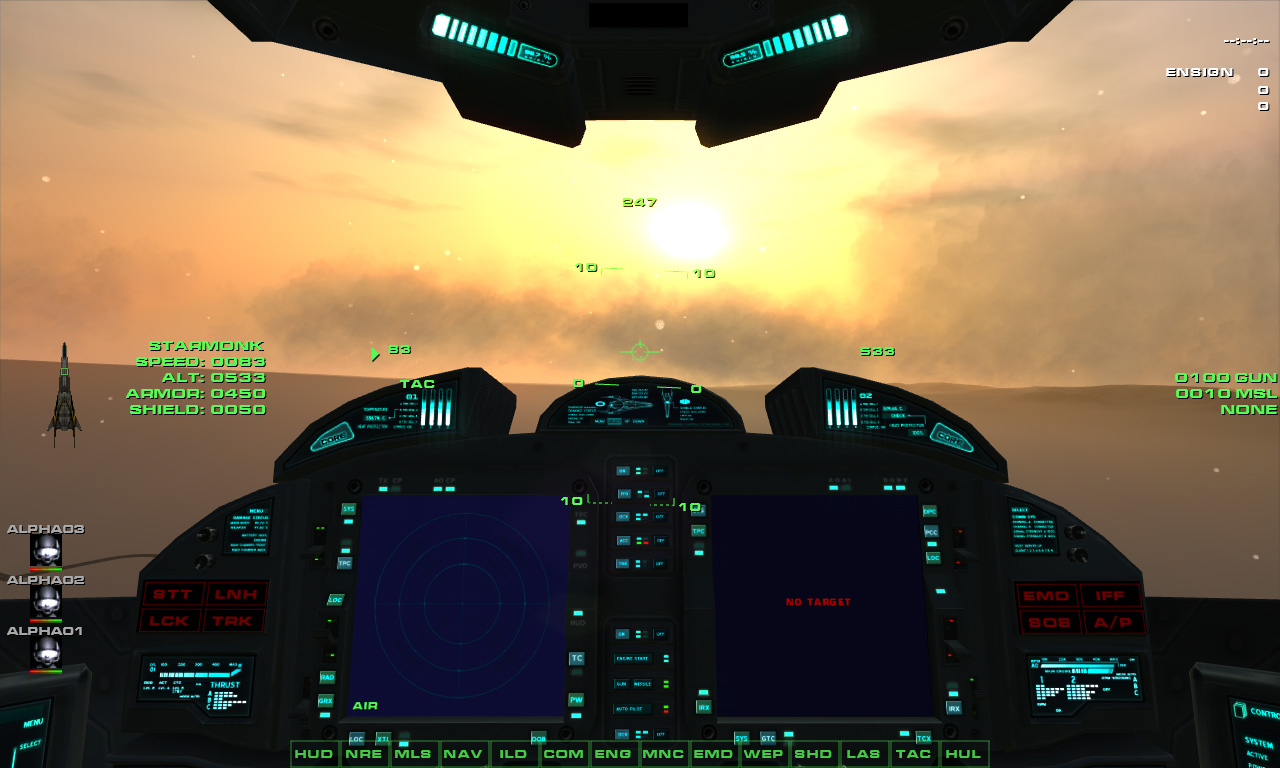The height and width of the screenshot is (768, 1280).
Task: Click SELECT on the left side panel
Action: click(x=30, y=744)
